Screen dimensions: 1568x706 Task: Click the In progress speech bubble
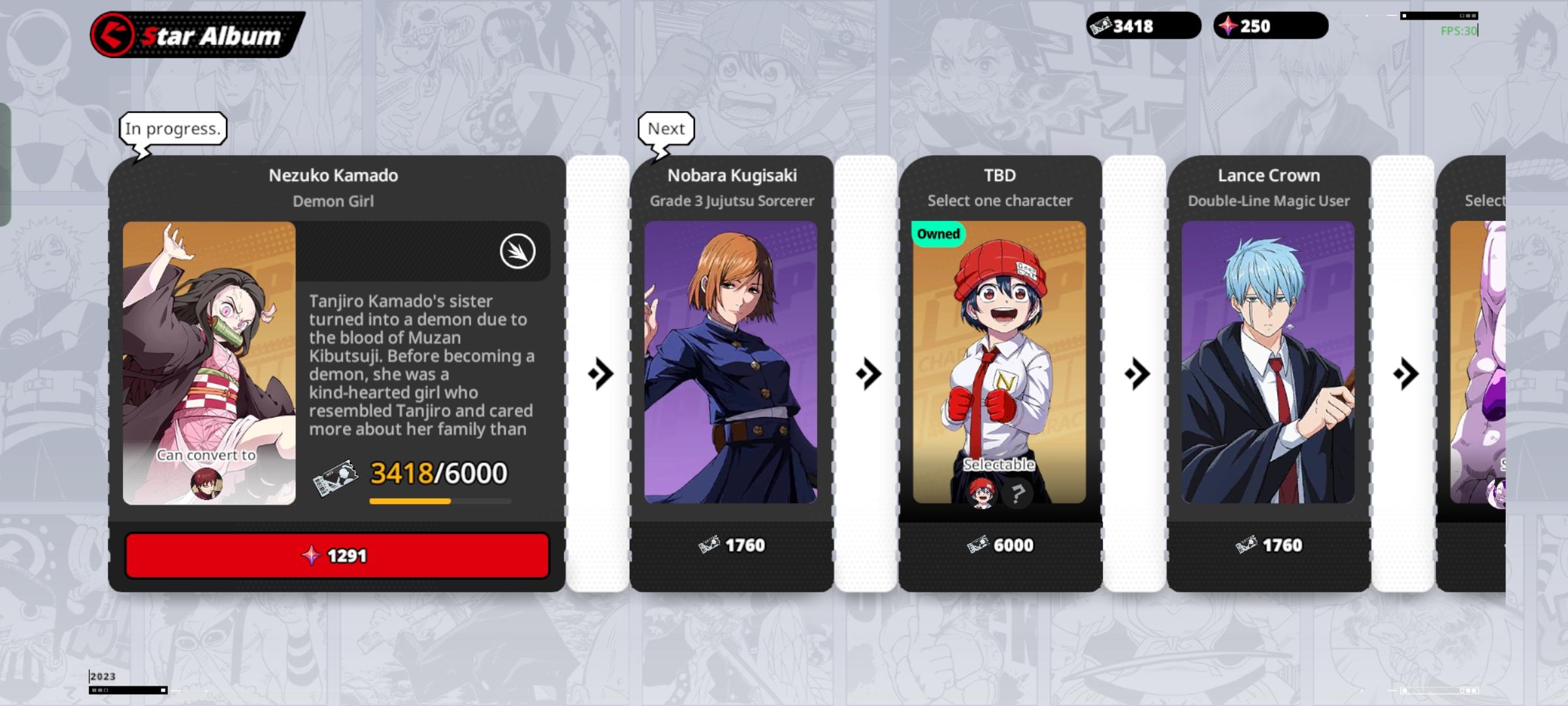tap(172, 129)
